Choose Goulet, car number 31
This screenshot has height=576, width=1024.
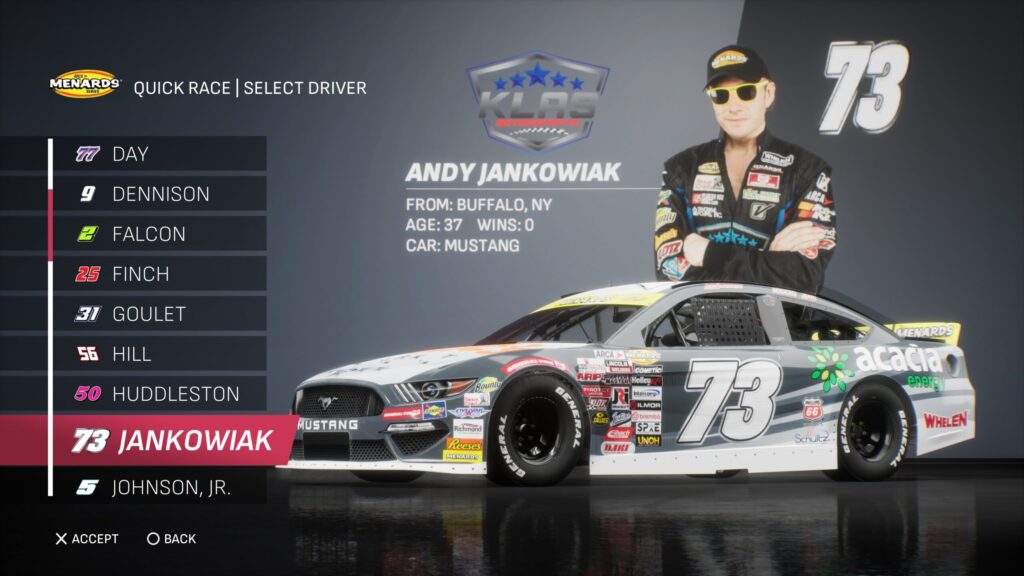160,314
